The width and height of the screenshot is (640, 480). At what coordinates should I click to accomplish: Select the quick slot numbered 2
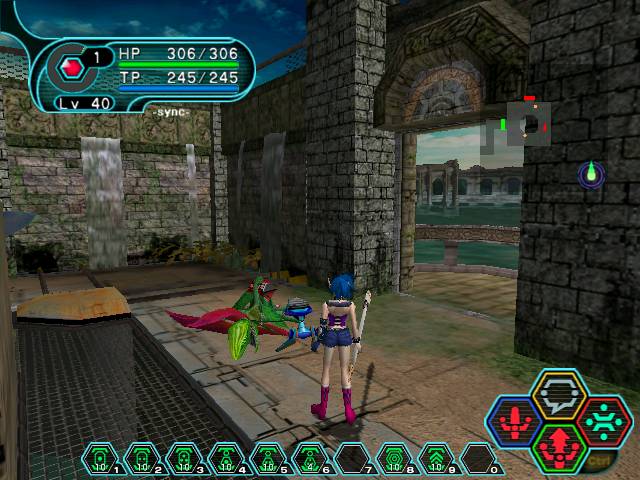pyautogui.click(x=142, y=459)
